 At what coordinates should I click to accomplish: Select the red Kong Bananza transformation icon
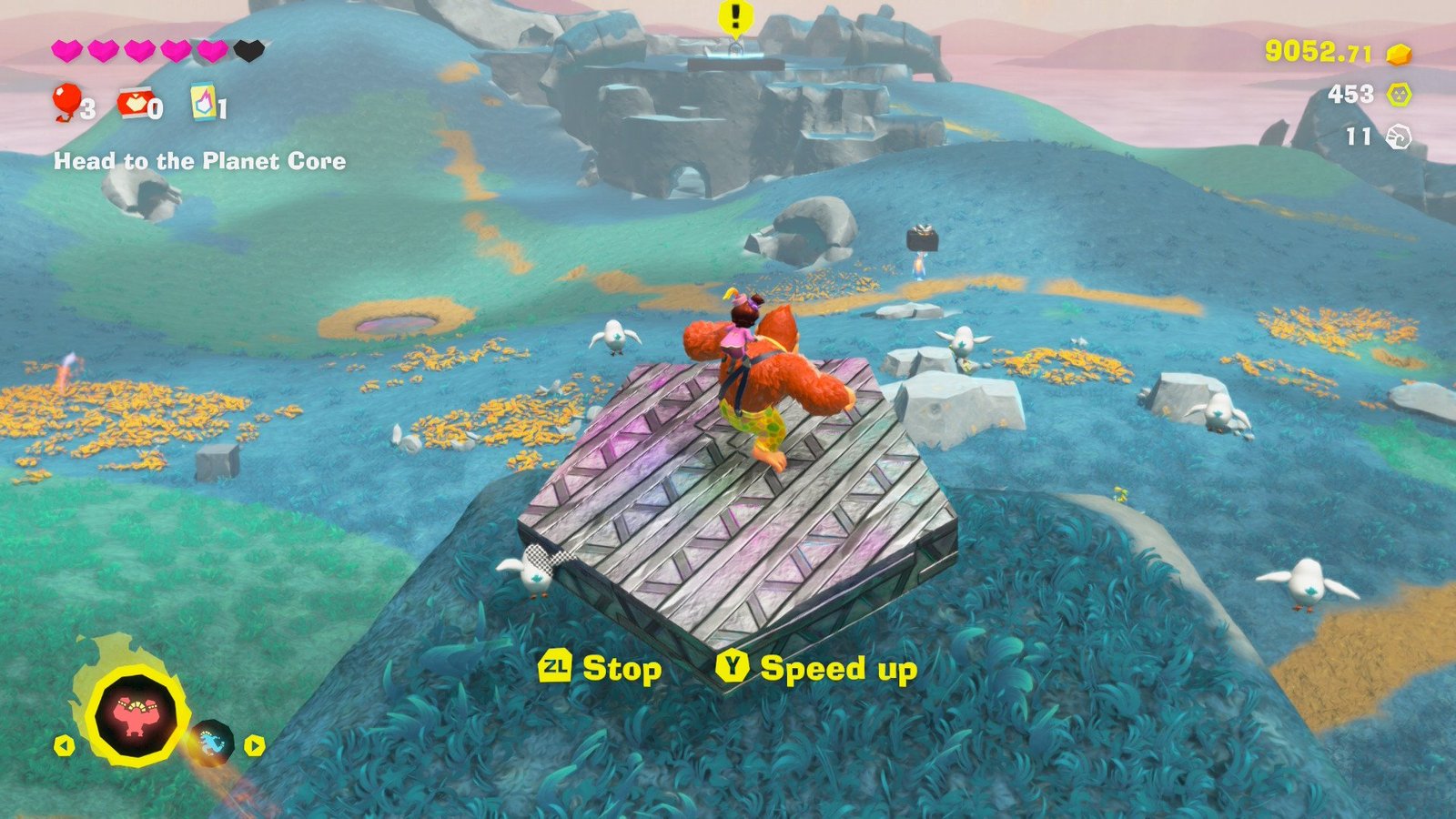tap(138, 715)
